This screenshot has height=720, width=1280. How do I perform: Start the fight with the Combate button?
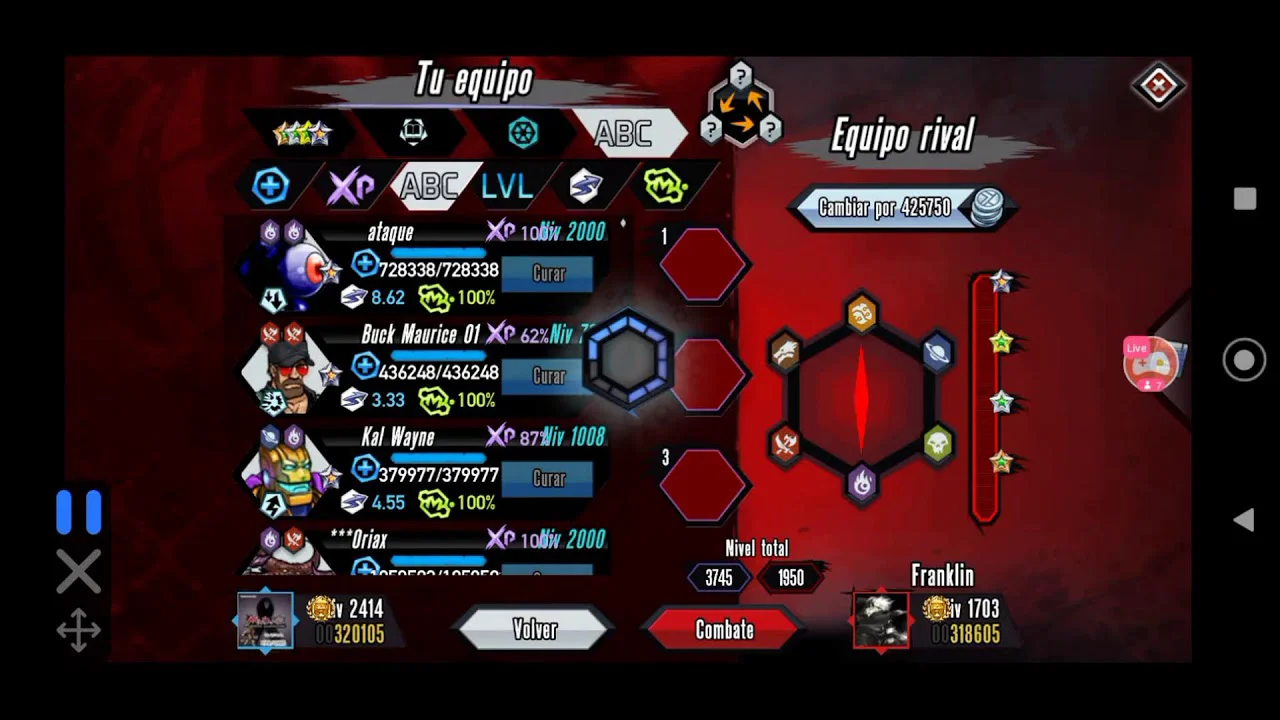tap(724, 629)
